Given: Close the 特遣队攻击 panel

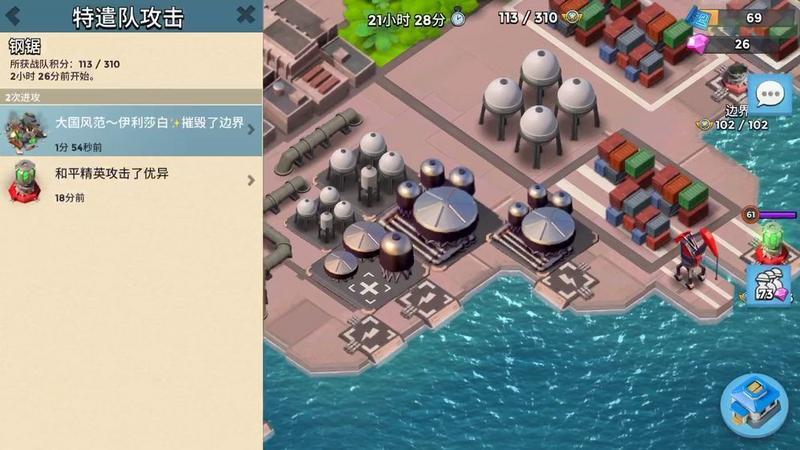Looking at the screenshot, I should pos(245,15).
